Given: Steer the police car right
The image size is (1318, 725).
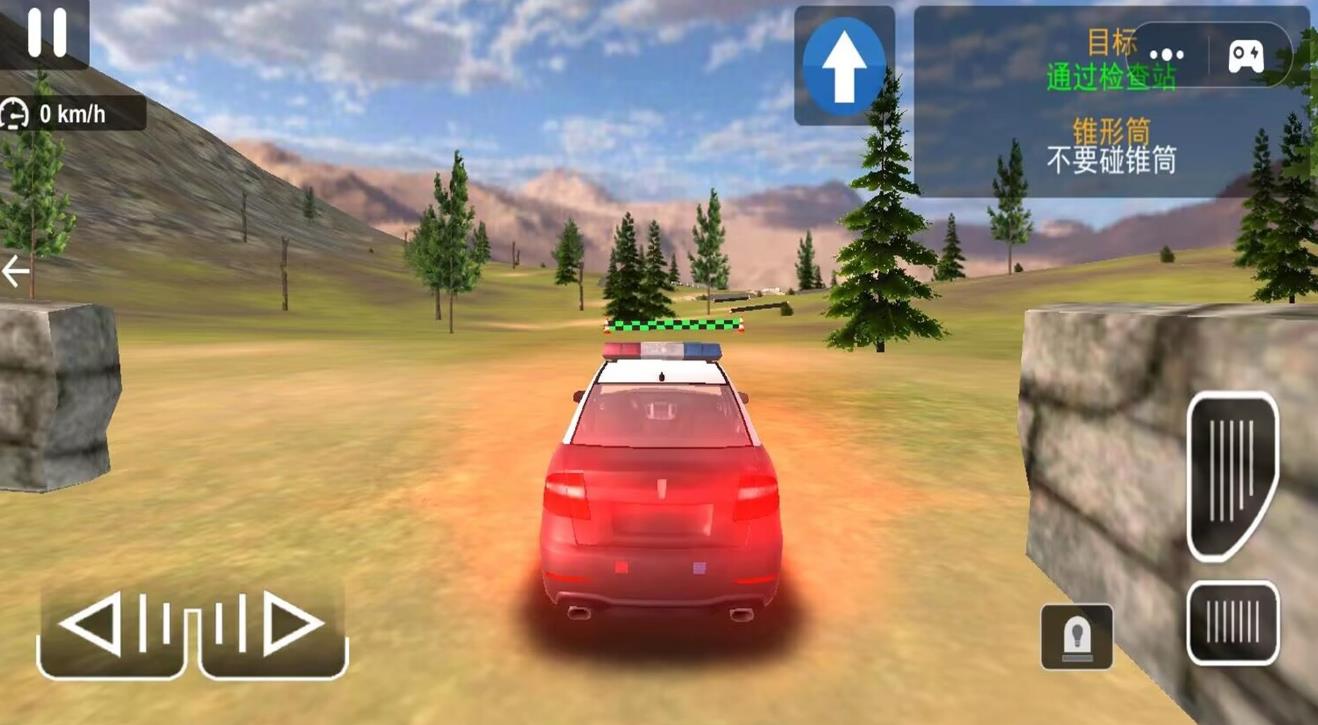Looking at the screenshot, I should tap(275, 625).
